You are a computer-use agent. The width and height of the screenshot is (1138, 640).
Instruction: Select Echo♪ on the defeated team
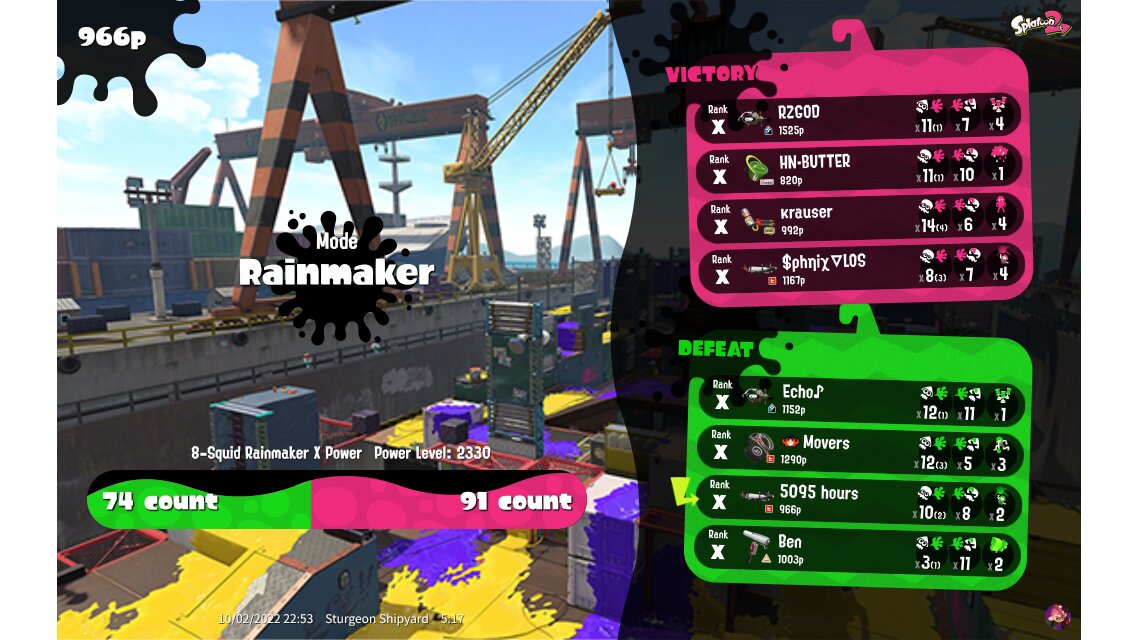click(x=860, y=397)
